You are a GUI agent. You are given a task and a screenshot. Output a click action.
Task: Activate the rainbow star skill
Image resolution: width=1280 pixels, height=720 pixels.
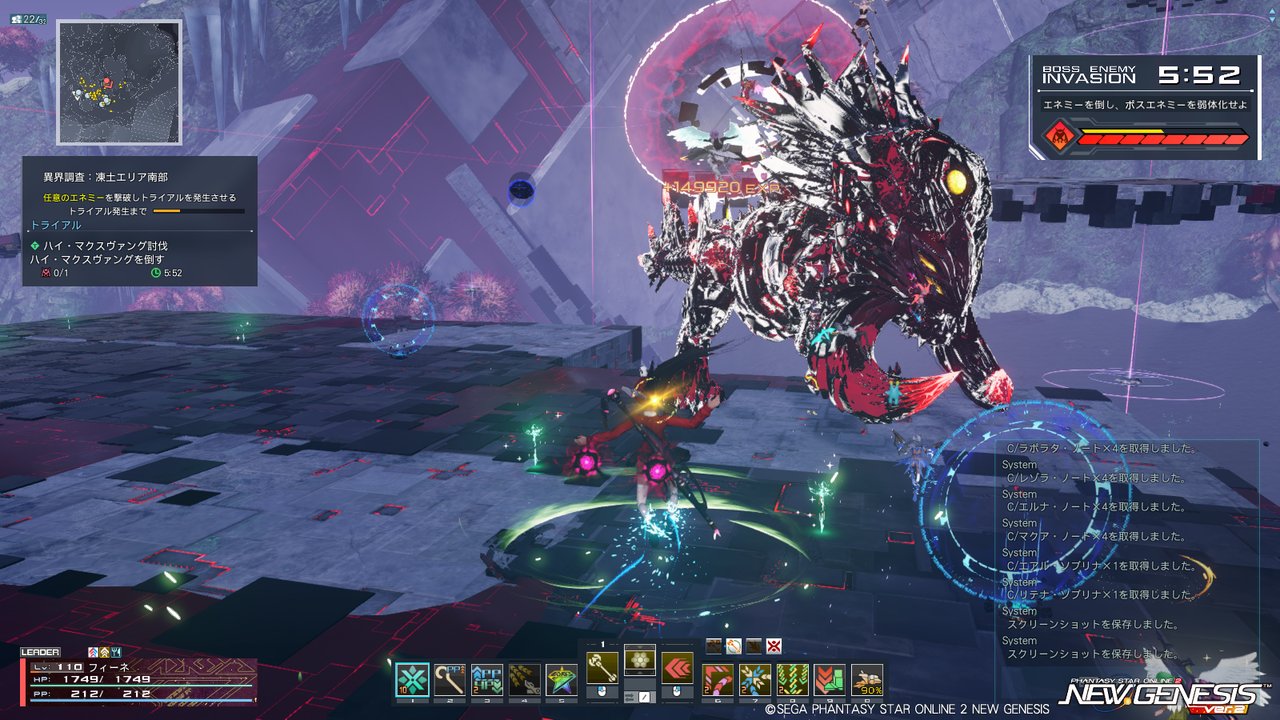[x=560, y=680]
